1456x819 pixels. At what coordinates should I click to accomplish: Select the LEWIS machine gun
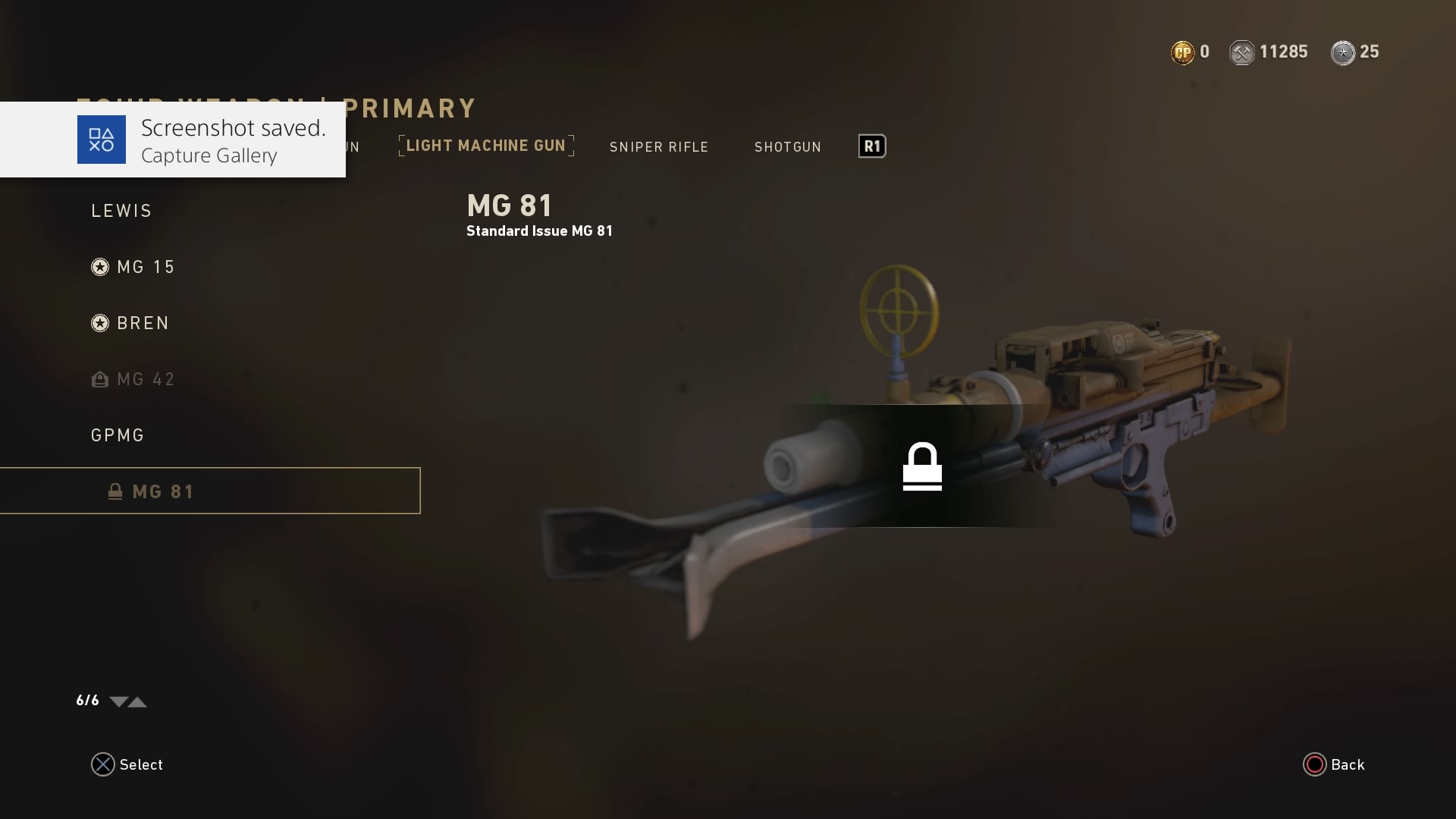coord(121,211)
